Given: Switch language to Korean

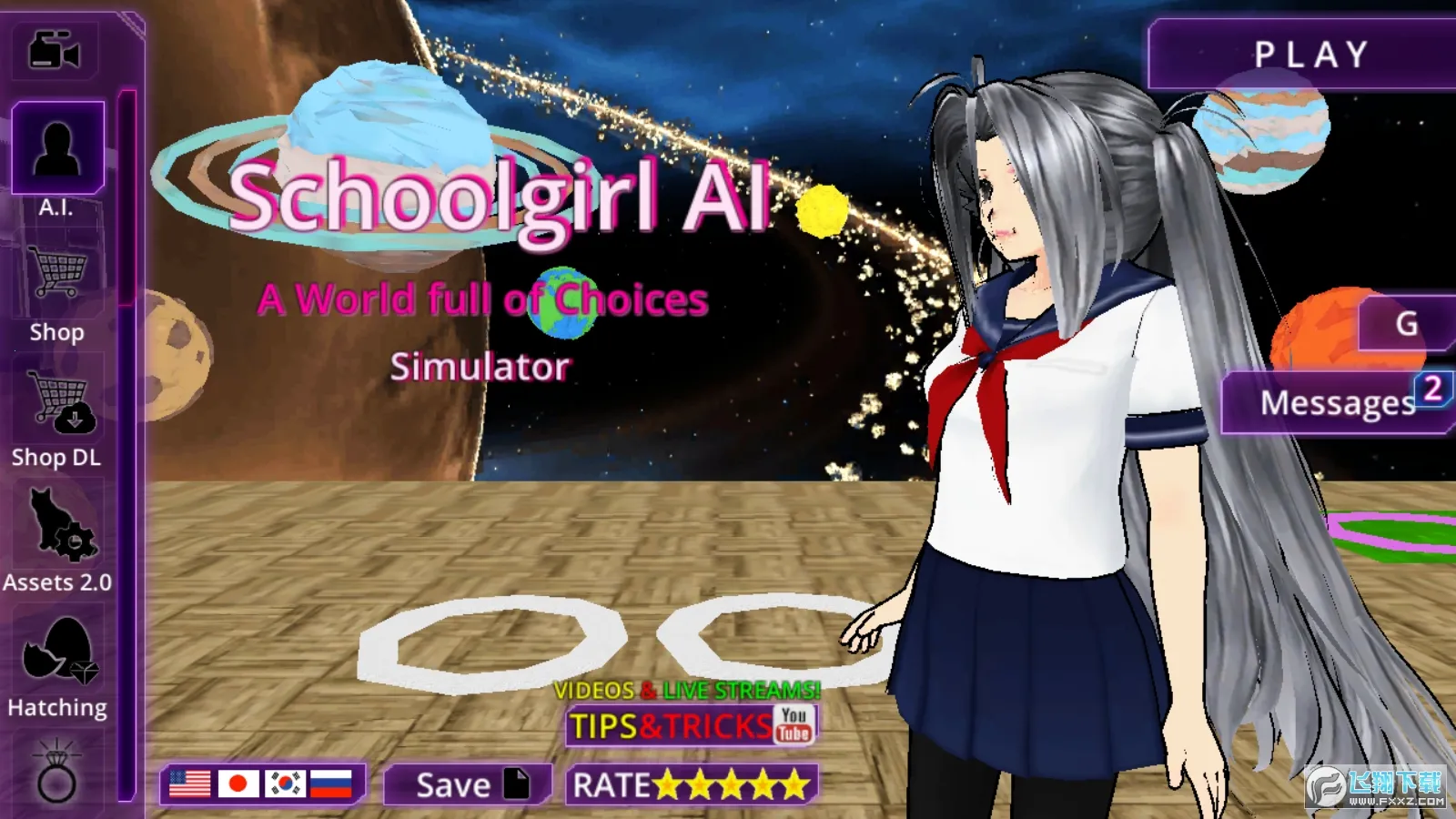Looking at the screenshot, I should (x=288, y=783).
